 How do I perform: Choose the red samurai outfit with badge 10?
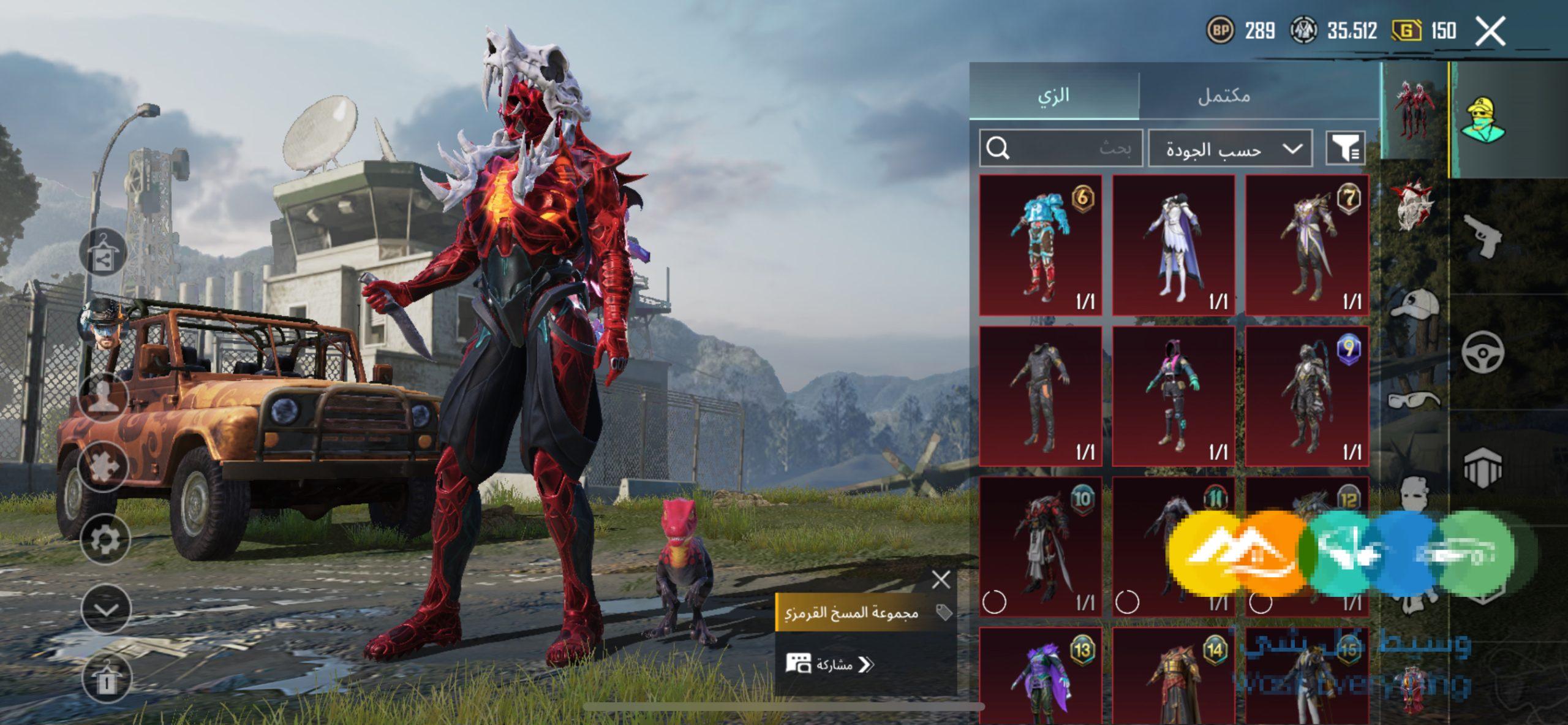[1041, 547]
